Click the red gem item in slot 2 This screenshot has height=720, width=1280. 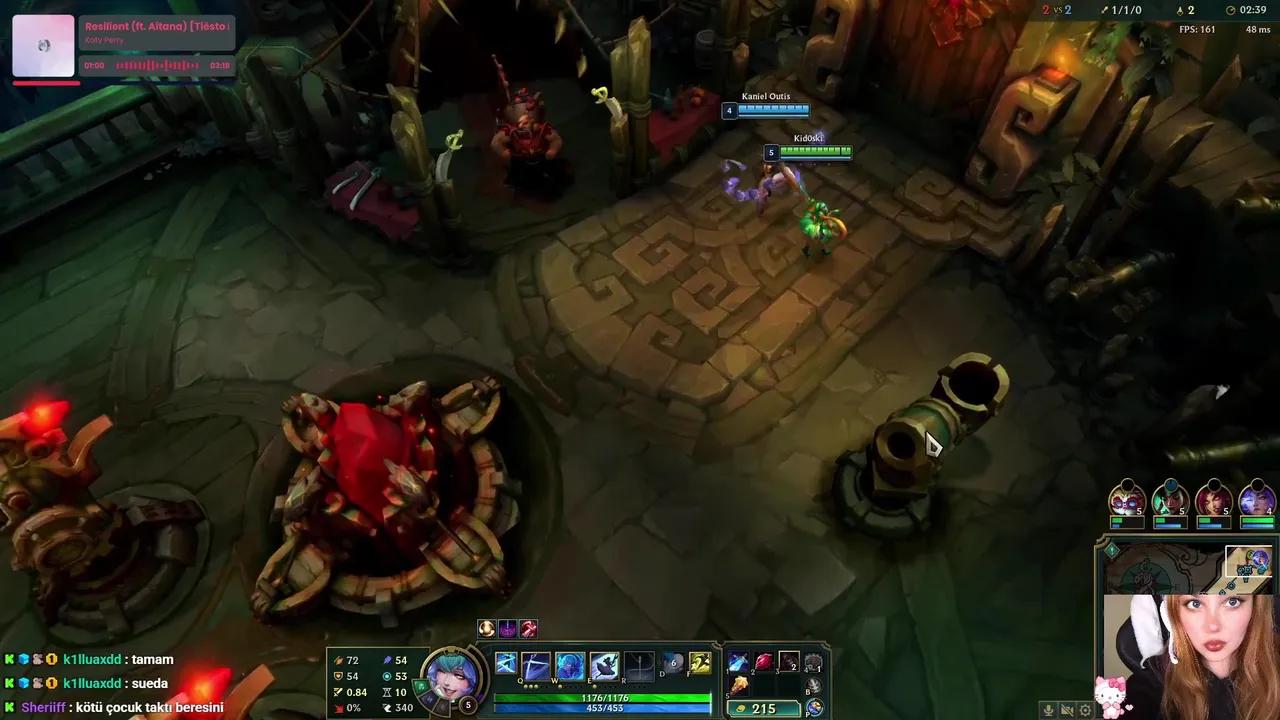(762, 662)
